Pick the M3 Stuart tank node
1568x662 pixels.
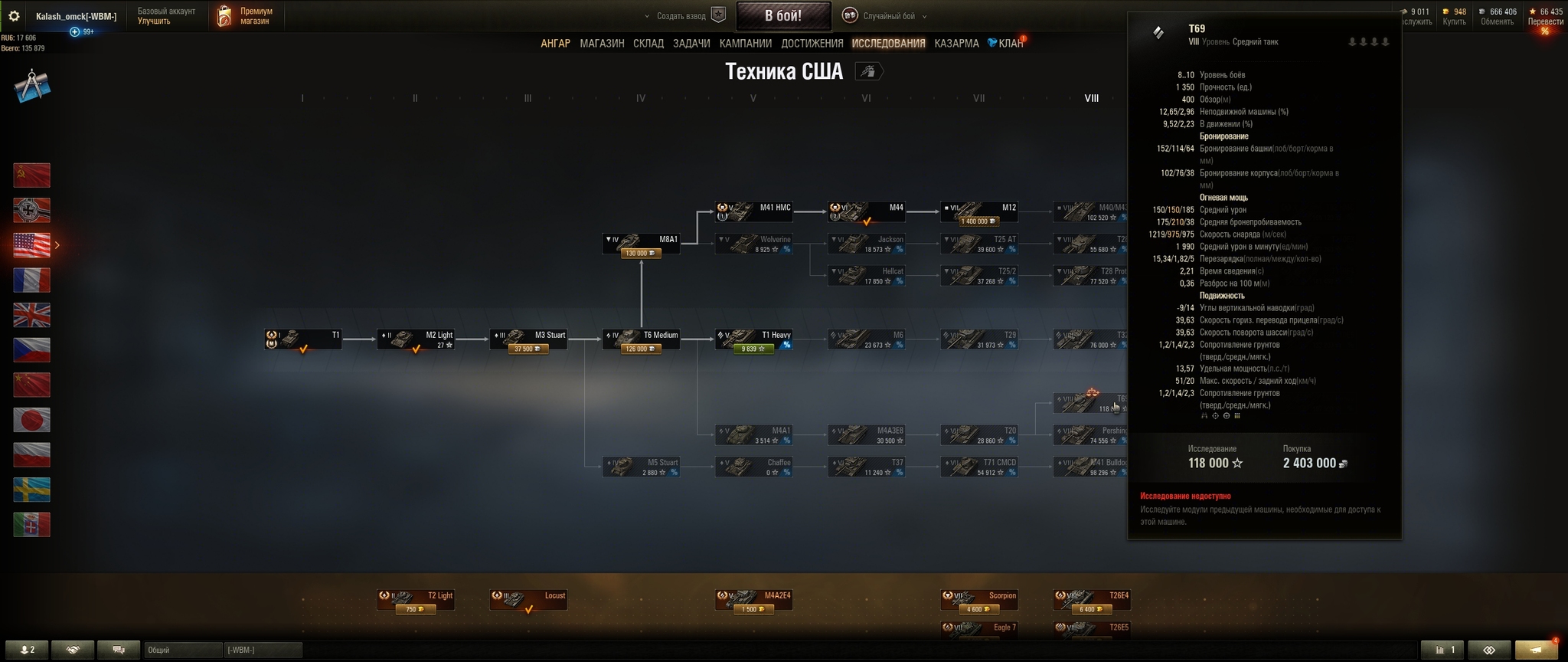(x=528, y=339)
